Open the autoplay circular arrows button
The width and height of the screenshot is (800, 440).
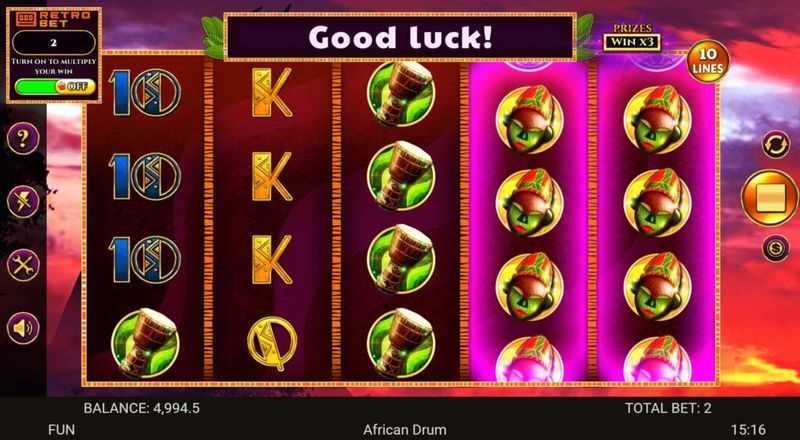tap(772, 145)
